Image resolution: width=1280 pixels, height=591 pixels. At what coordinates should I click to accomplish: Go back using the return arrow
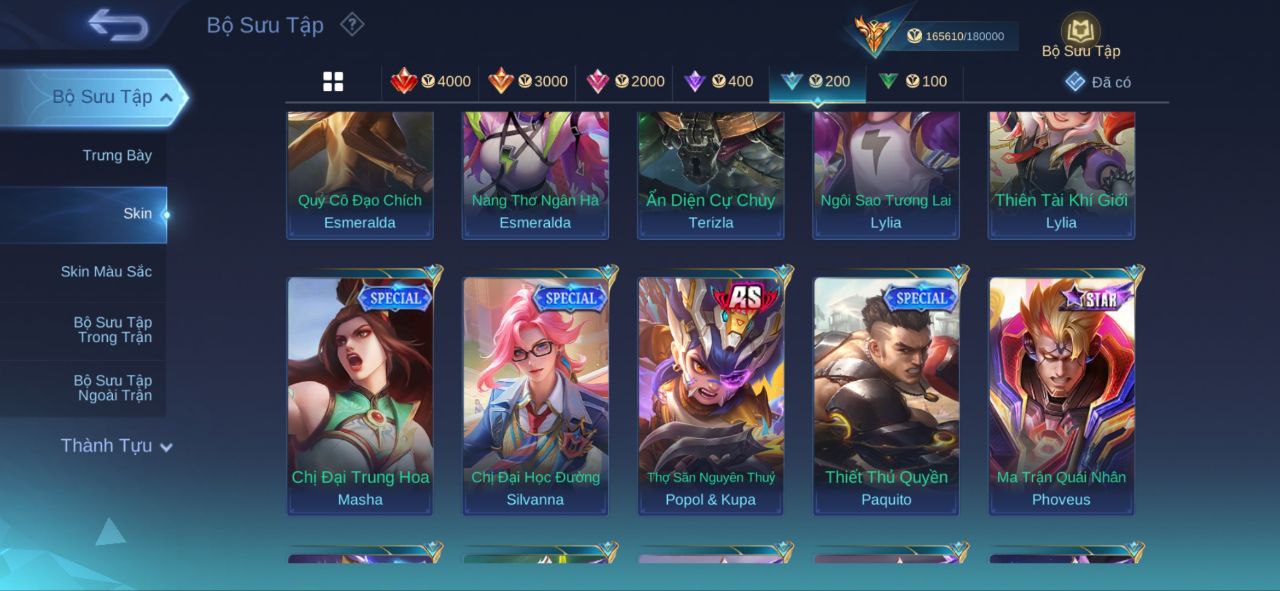click(x=118, y=25)
